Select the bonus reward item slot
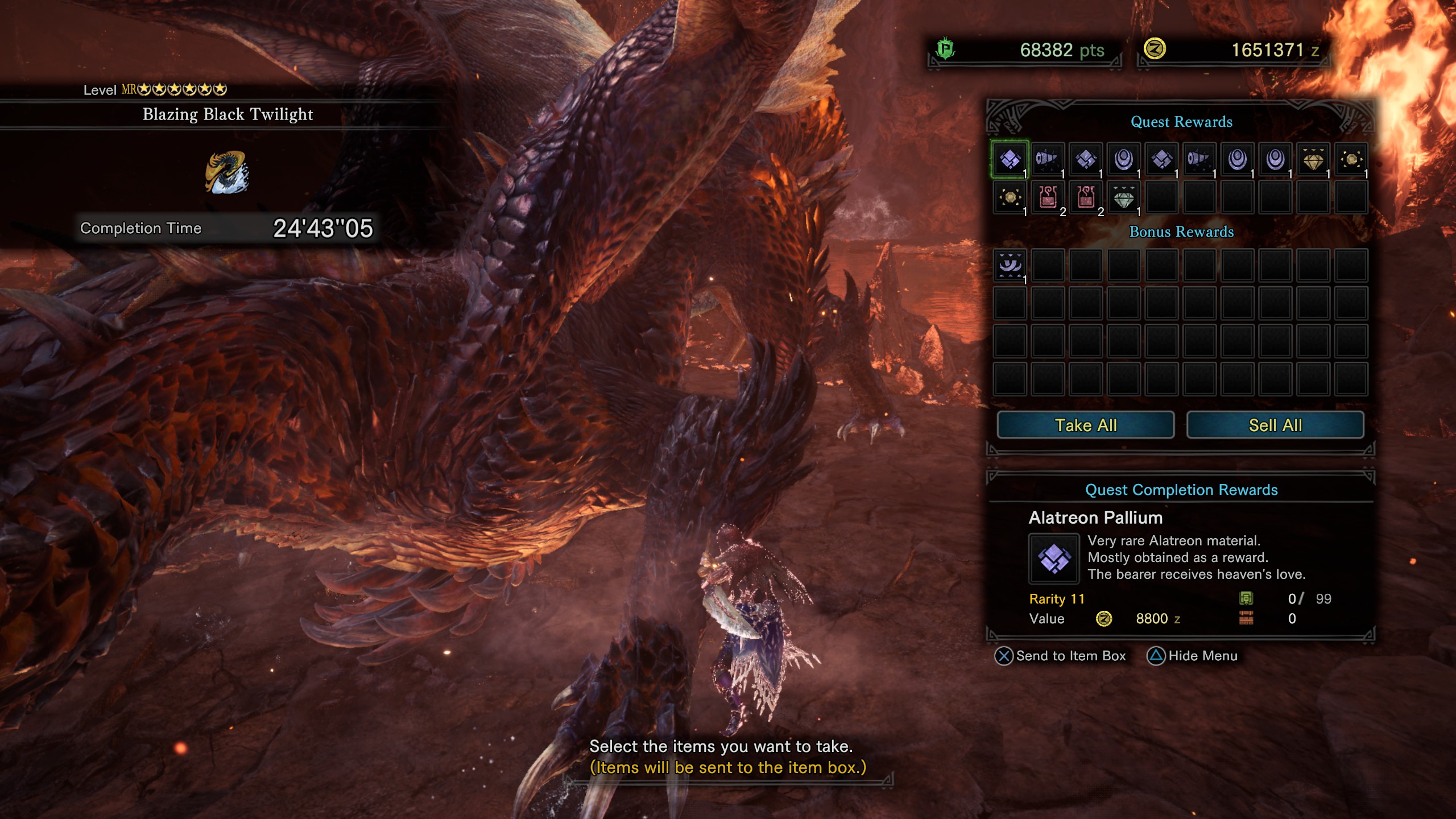The image size is (1456, 819). tap(1010, 265)
